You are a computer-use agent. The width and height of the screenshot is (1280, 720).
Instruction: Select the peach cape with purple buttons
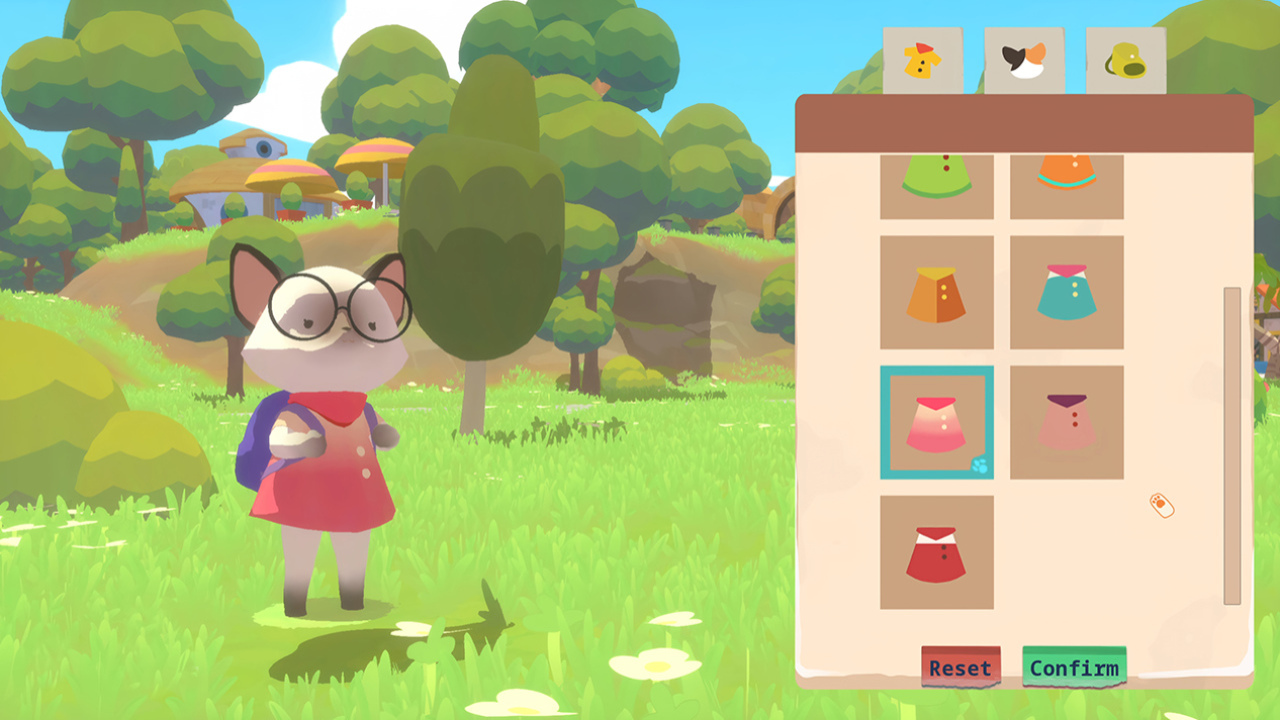(1066, 420)
